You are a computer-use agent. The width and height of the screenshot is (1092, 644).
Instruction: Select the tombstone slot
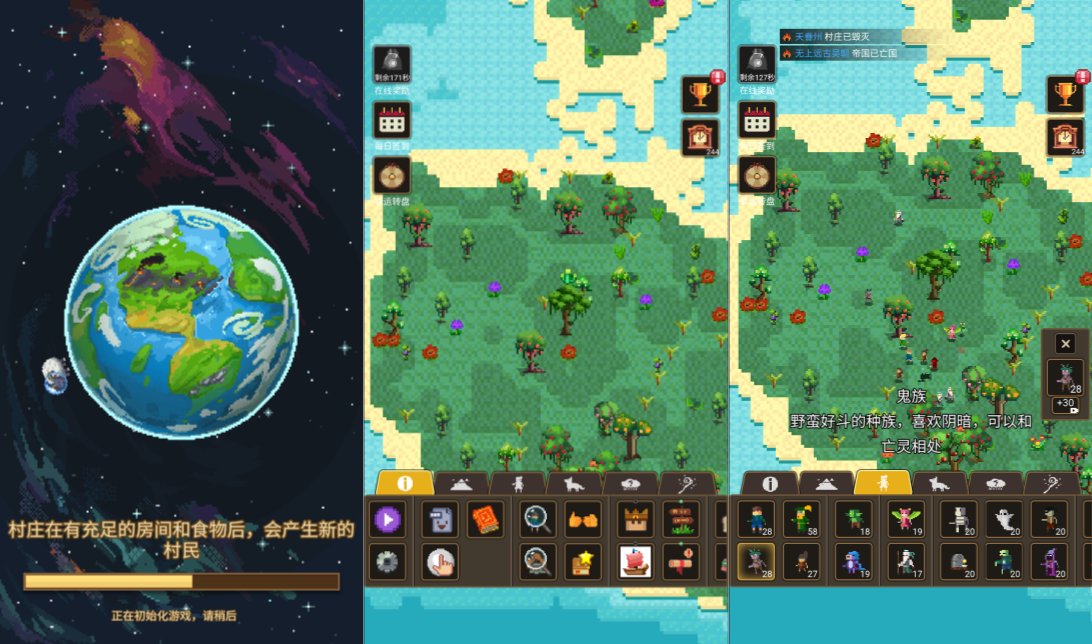(x=958, y=562)
